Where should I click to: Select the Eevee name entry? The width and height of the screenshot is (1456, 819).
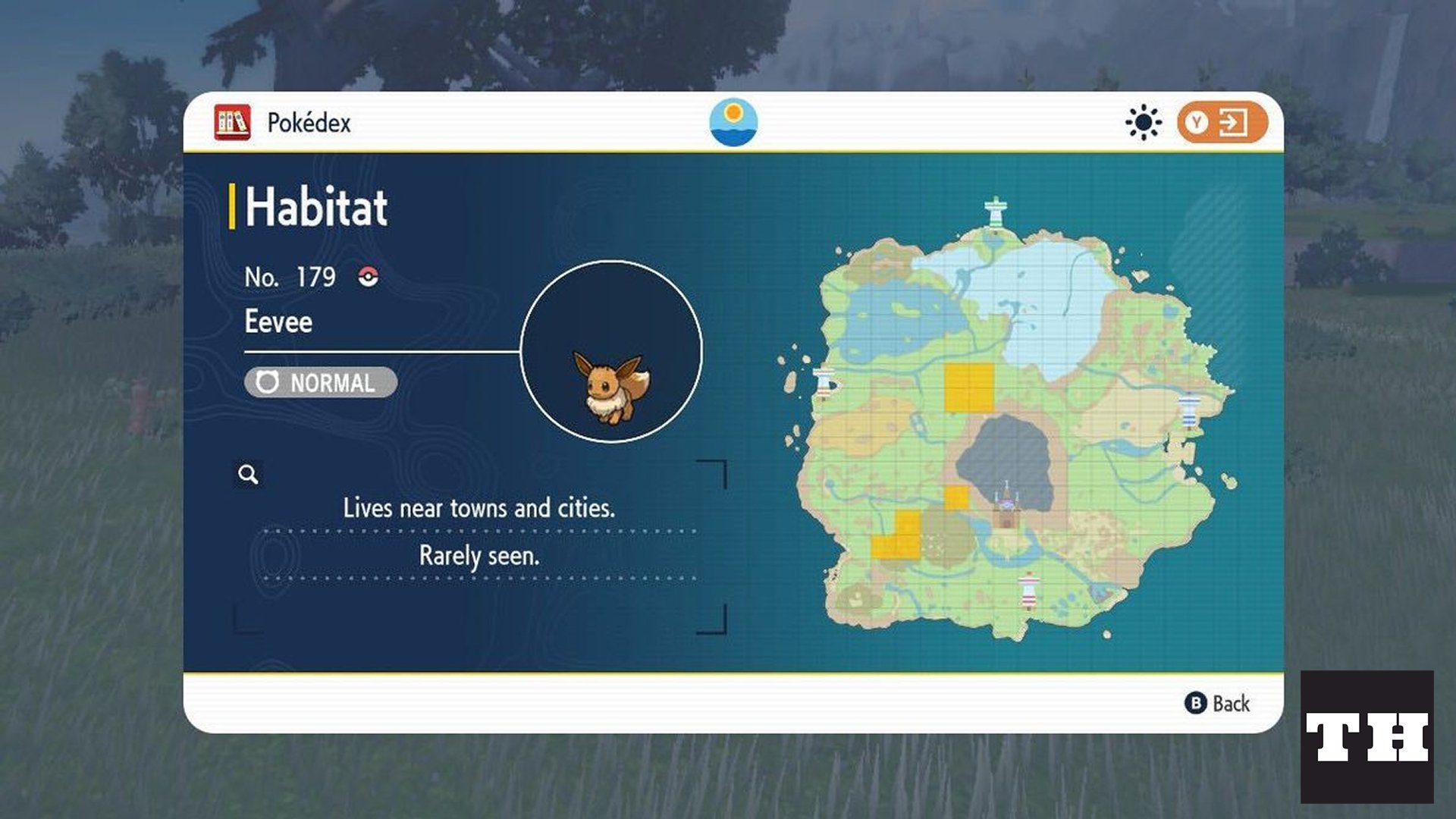(x=279, y=322)
